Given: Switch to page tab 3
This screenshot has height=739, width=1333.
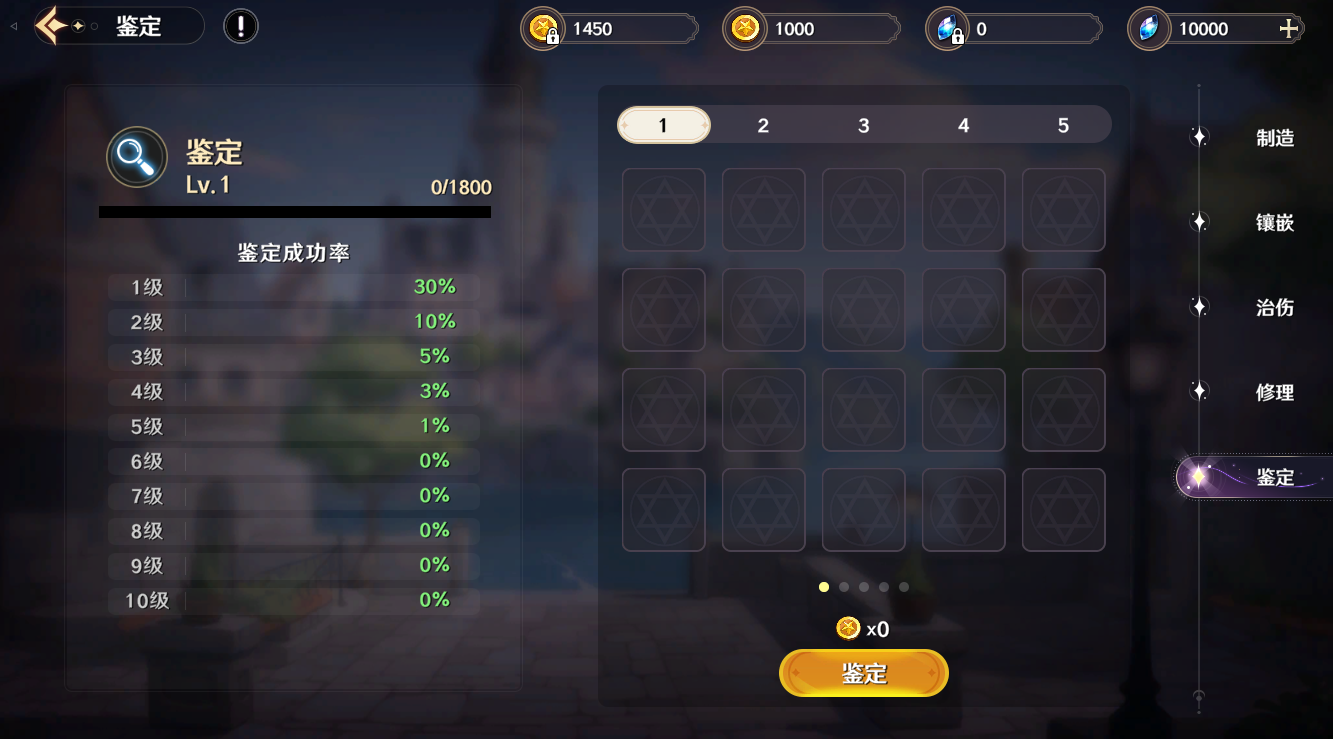Looking at the screenshot, I should click(863, 125).
